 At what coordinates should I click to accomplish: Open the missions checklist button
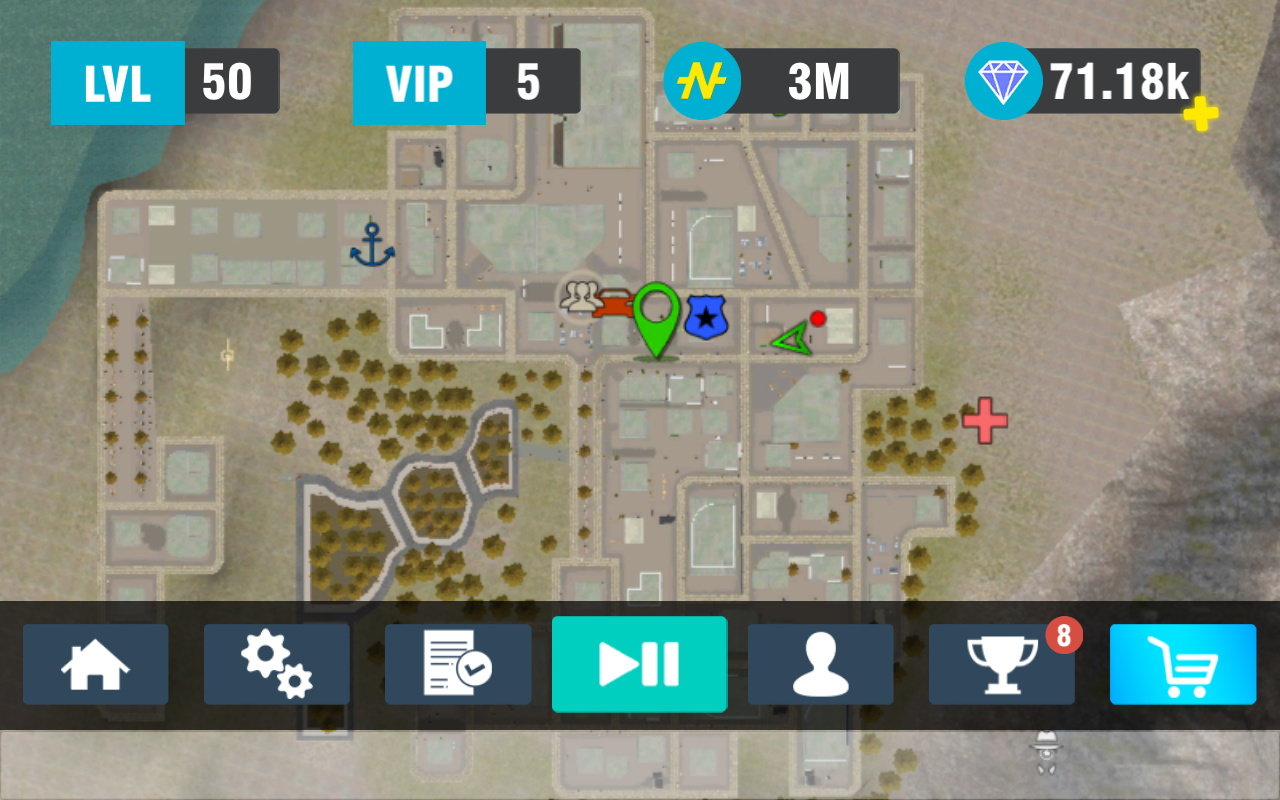pos(458,665)
